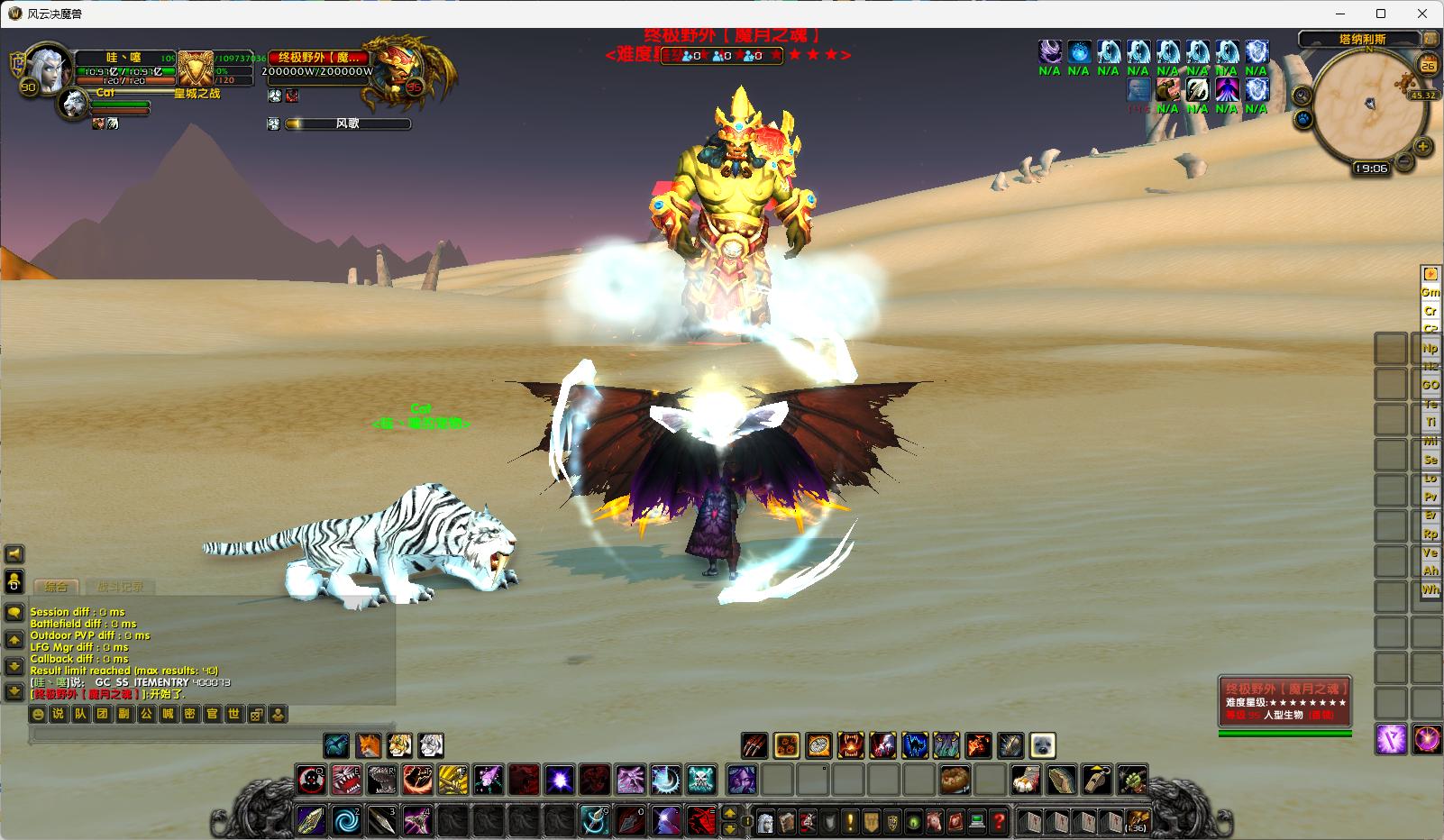This screenshot has height=840, width=1444.
Task: Open the calendar button showing 26
Action: pyautogui.click(x=1428, y=64)
